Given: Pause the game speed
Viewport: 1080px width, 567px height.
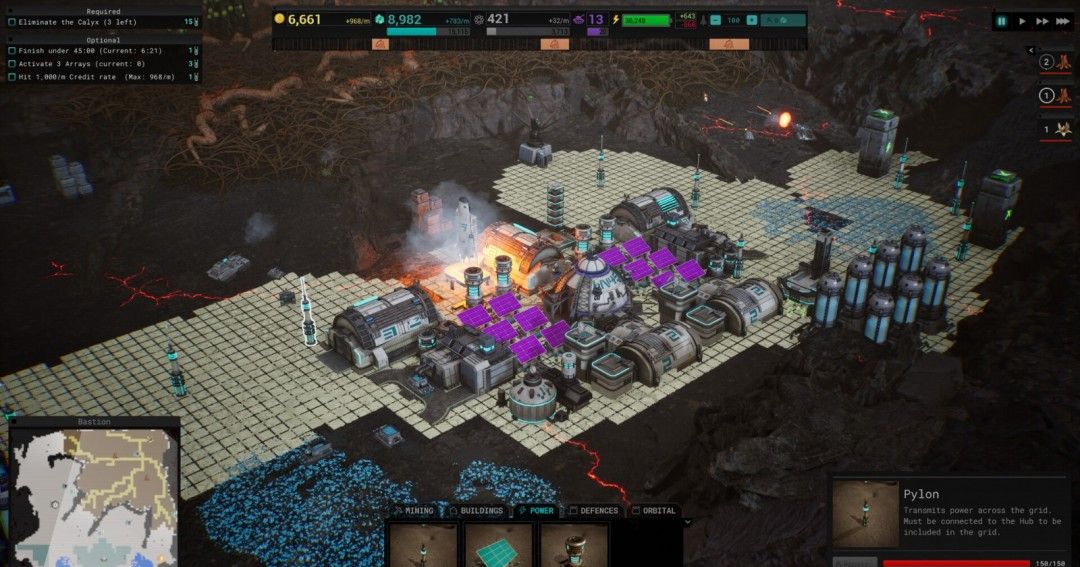Looking at the screenshot, I should pyautogui.click(x=1001, y=20).
